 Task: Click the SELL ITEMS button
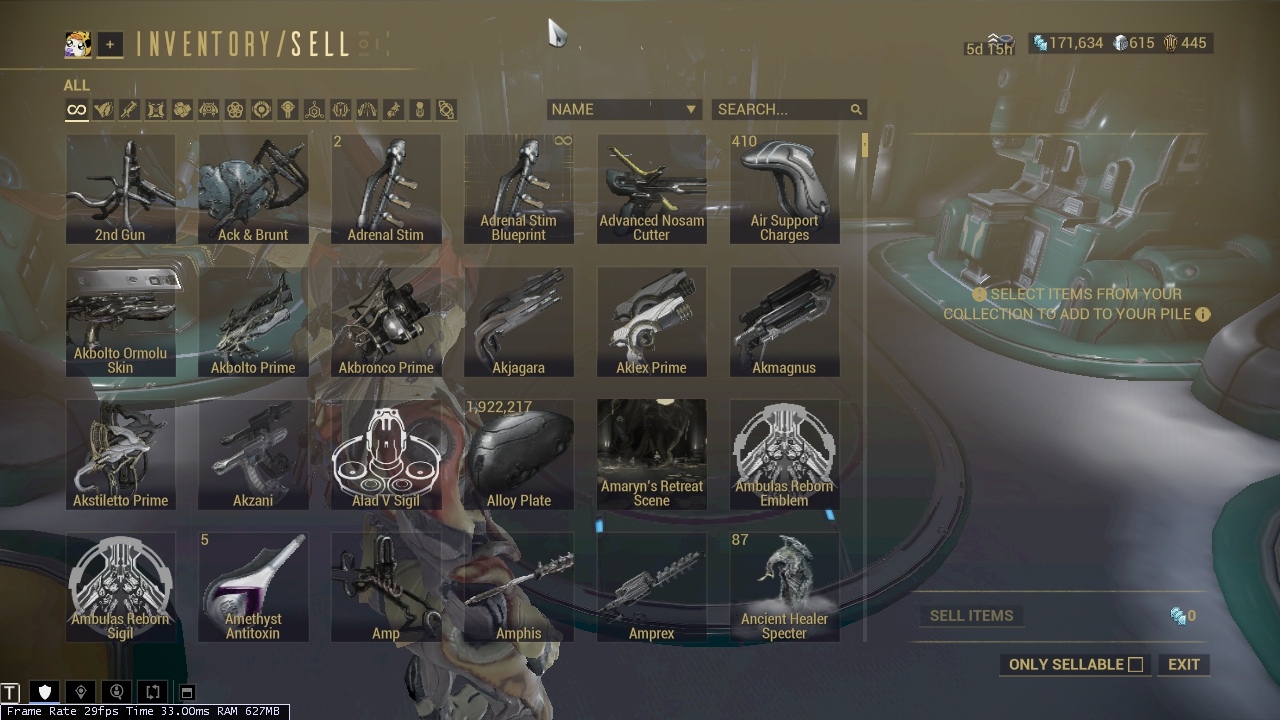click(971, 615)
